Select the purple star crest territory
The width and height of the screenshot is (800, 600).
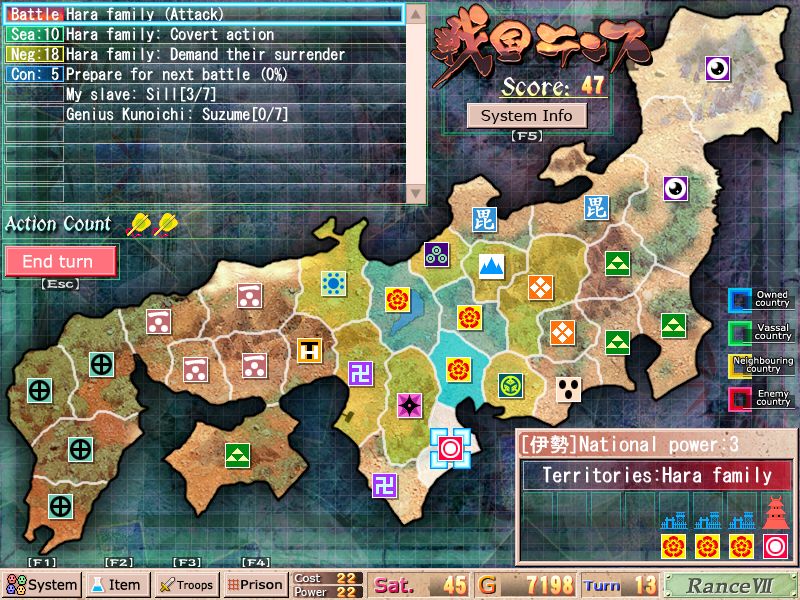tap(409, 406)
